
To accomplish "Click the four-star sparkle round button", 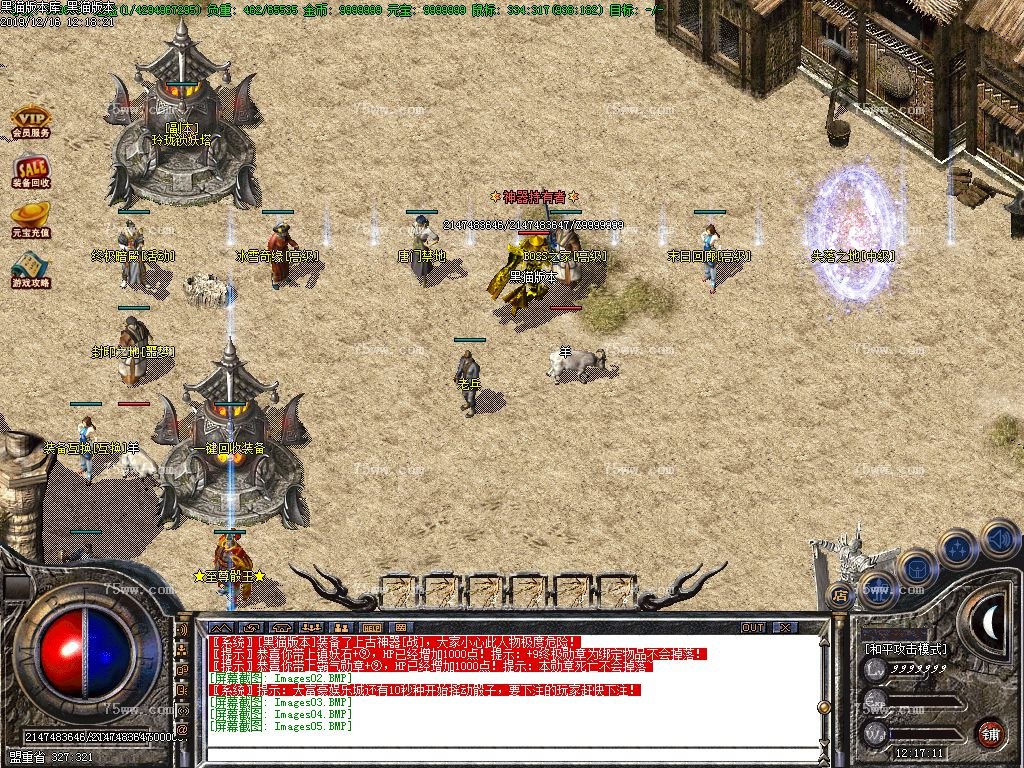I will click(958, 549).
